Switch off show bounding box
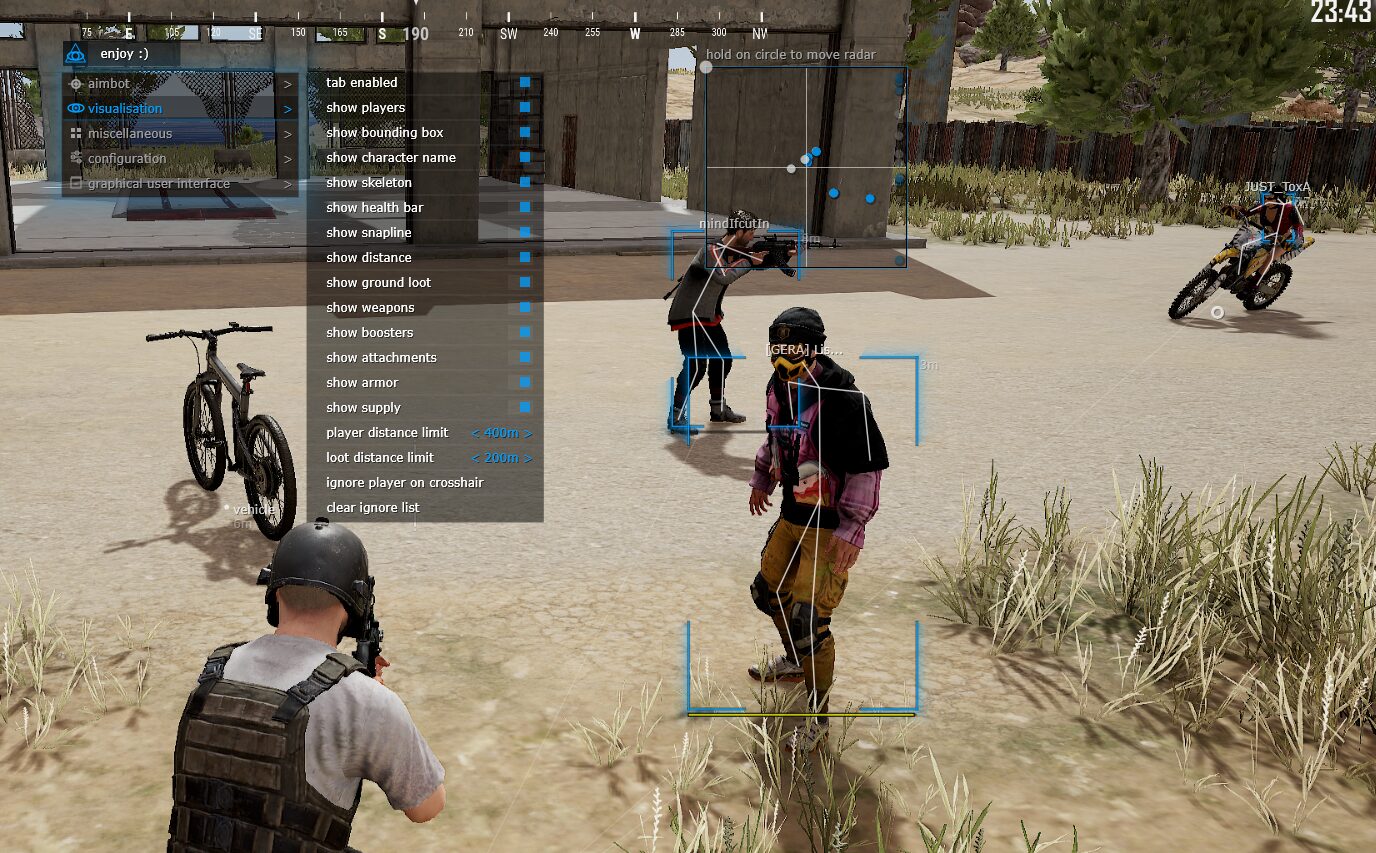Viewport: 1376px width, 853px height. [525, 132]
